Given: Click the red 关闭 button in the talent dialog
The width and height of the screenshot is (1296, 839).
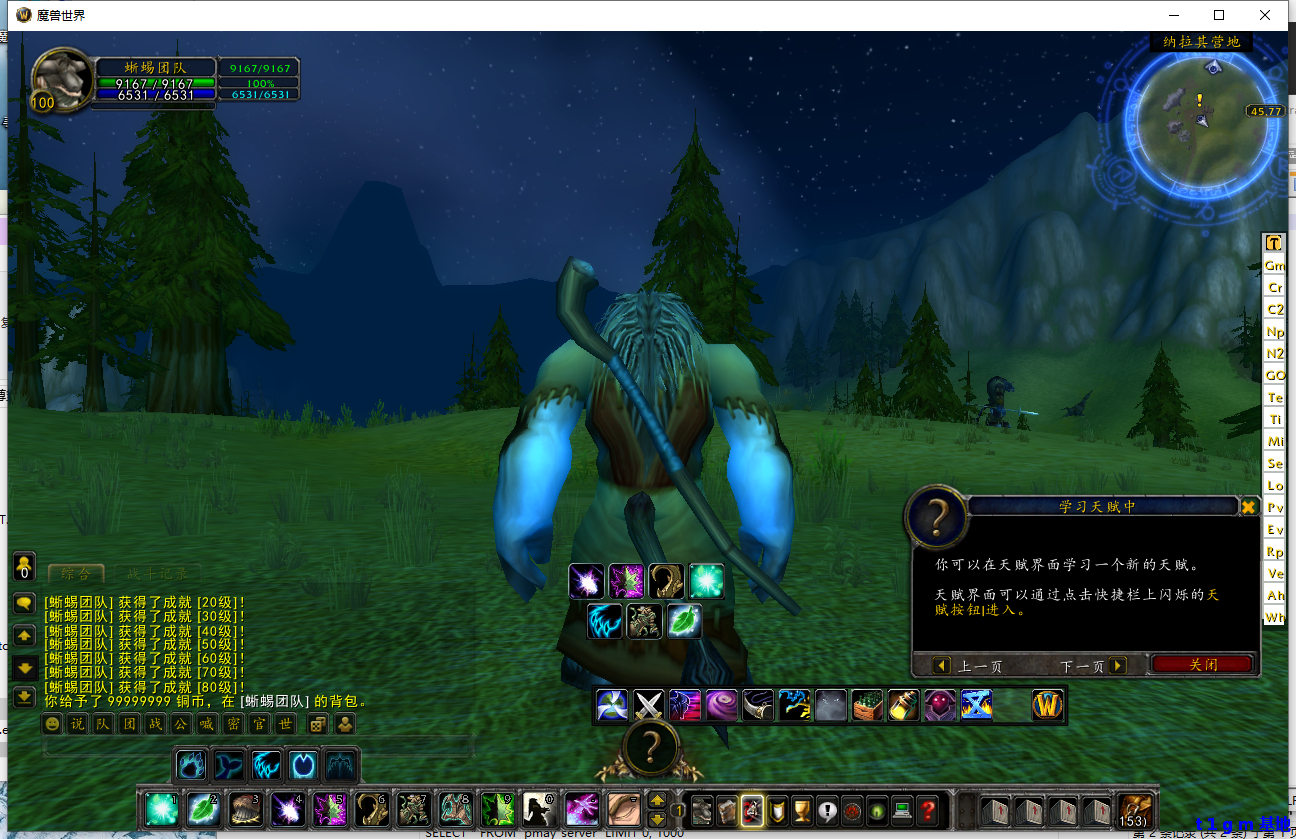Looking at the screenshot, I should (1202, 665).
